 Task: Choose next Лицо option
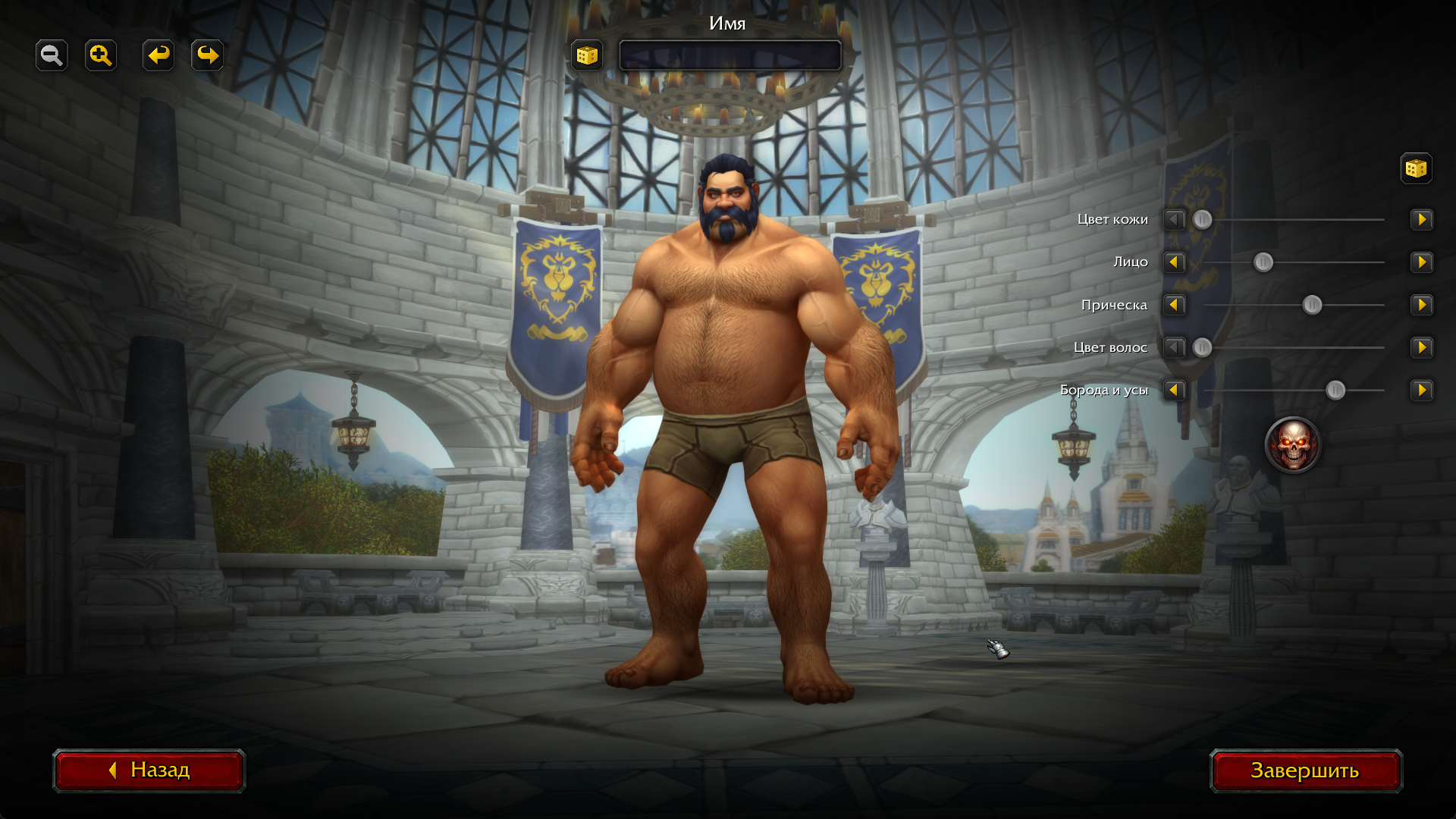[x=1421, y=262]
